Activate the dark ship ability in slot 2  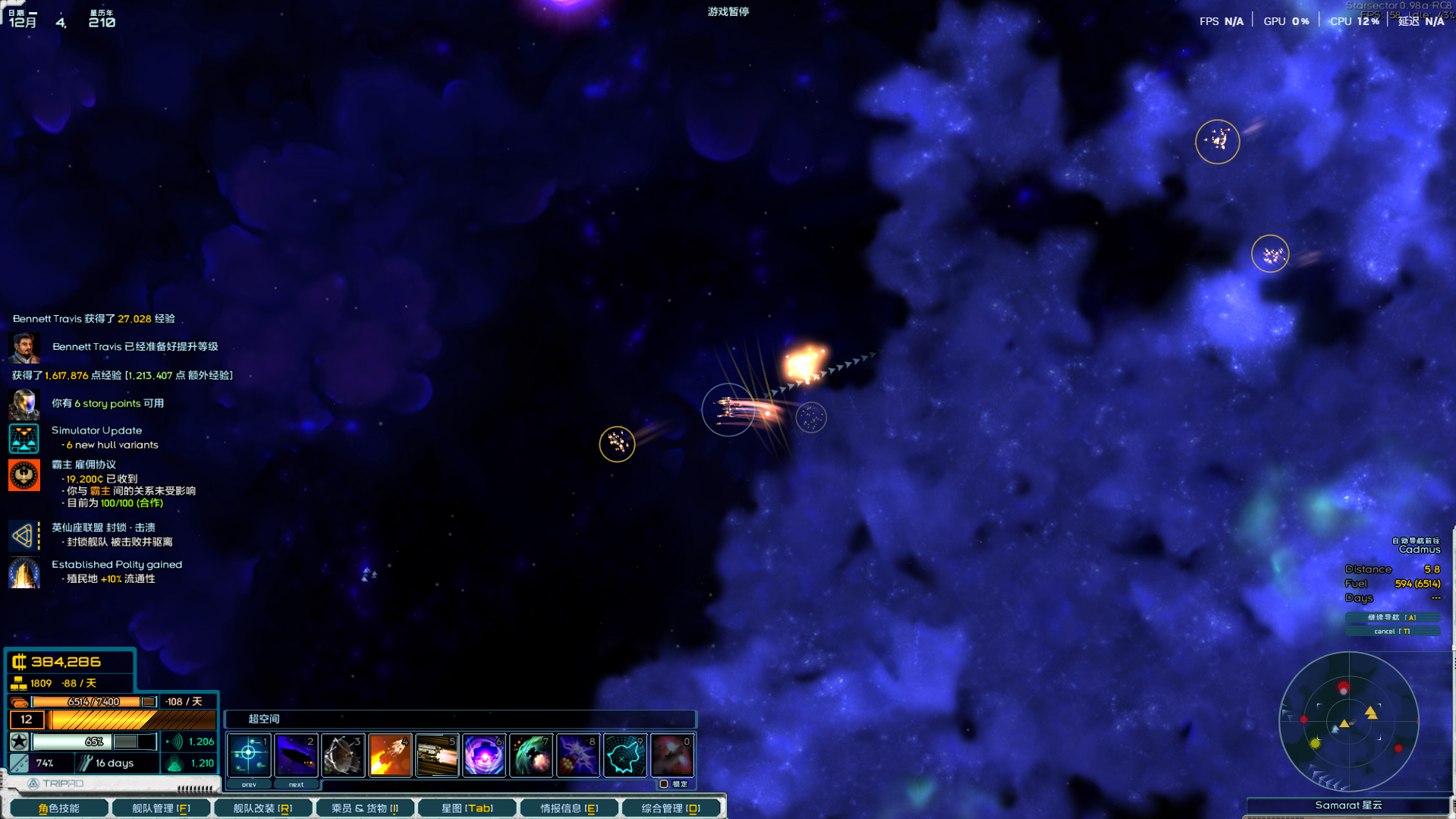pos(296,755)
